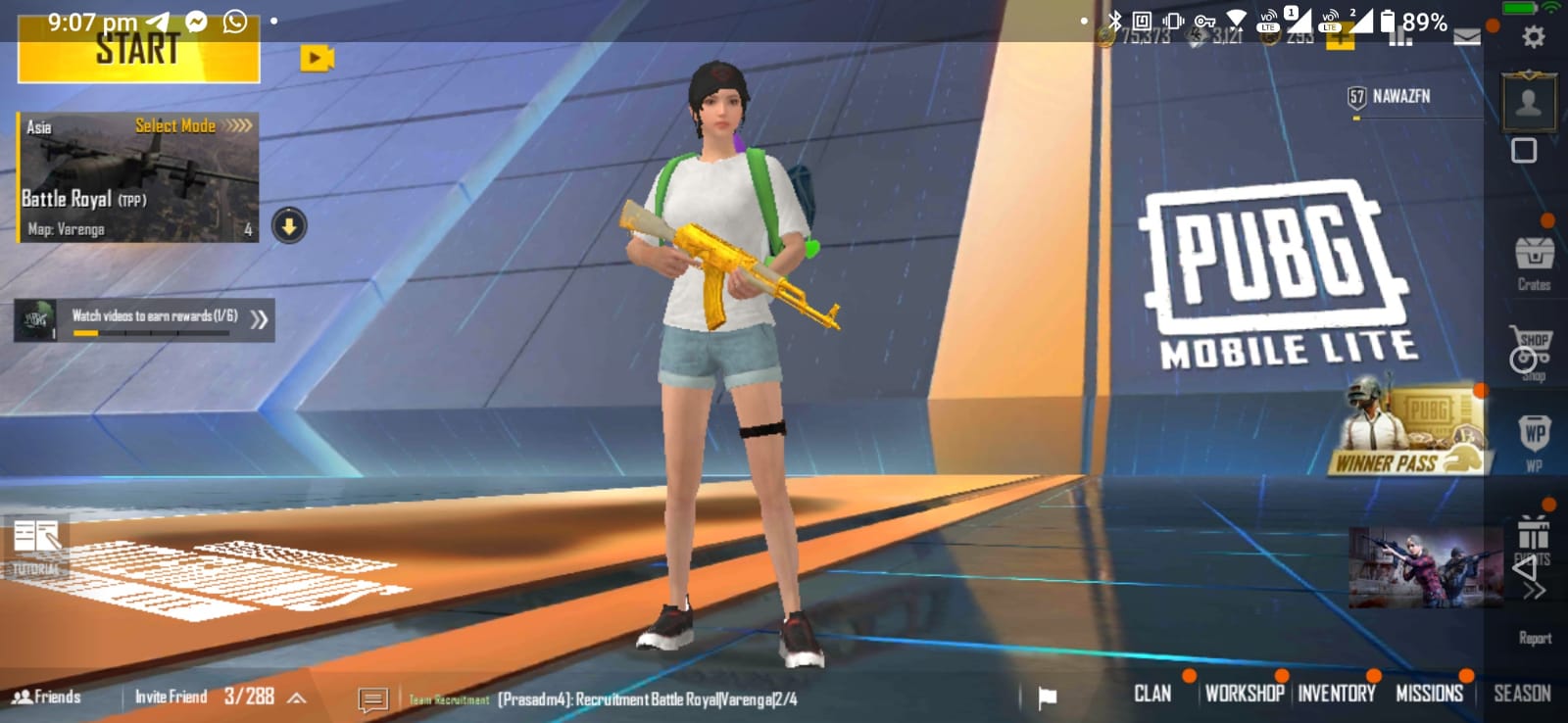View the MISSIONS list
Image resolution: width=1568 pixels, height=723 pixels.
1429,694
